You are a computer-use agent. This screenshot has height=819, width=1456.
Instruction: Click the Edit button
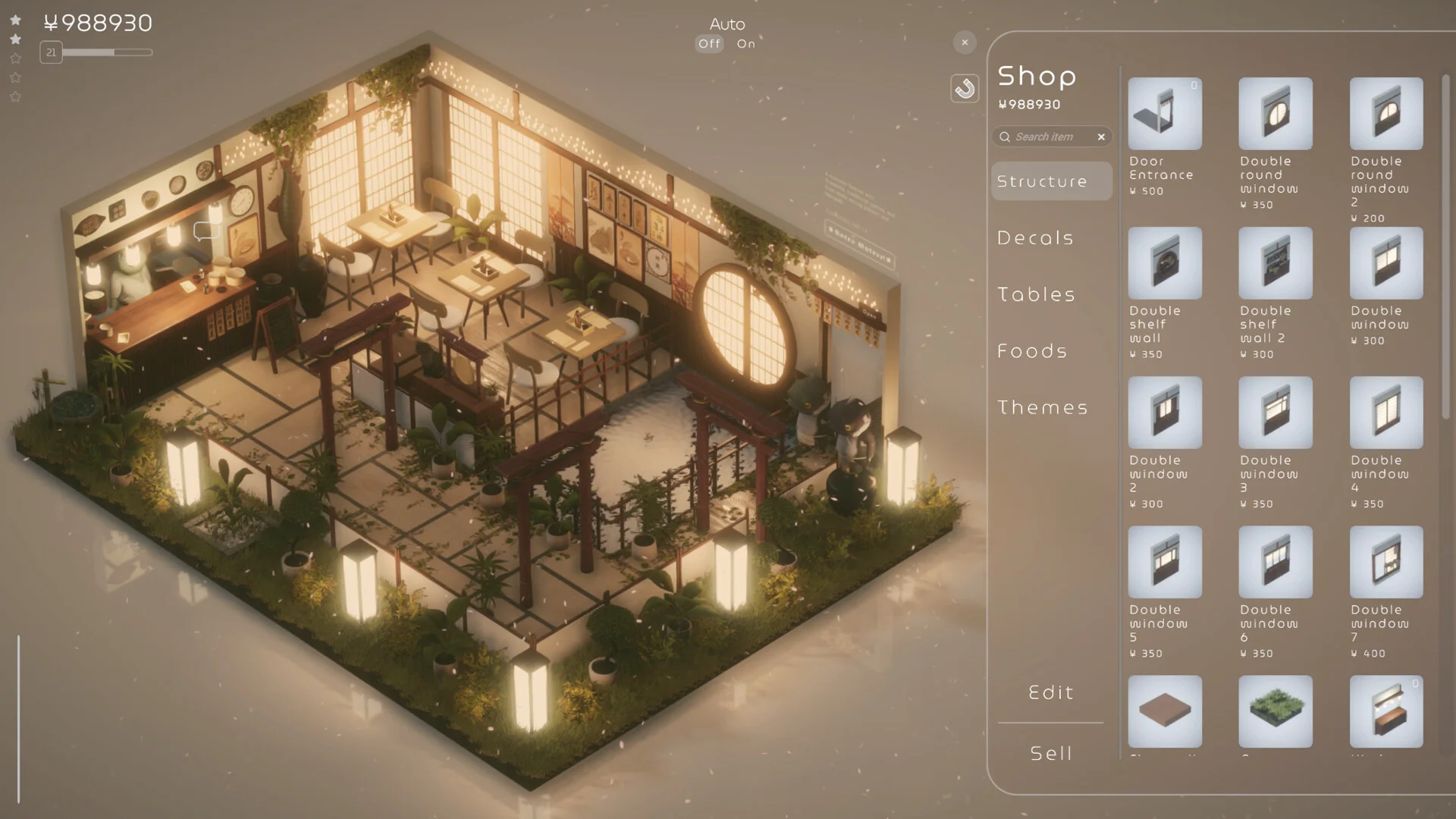click(1051, 692)
